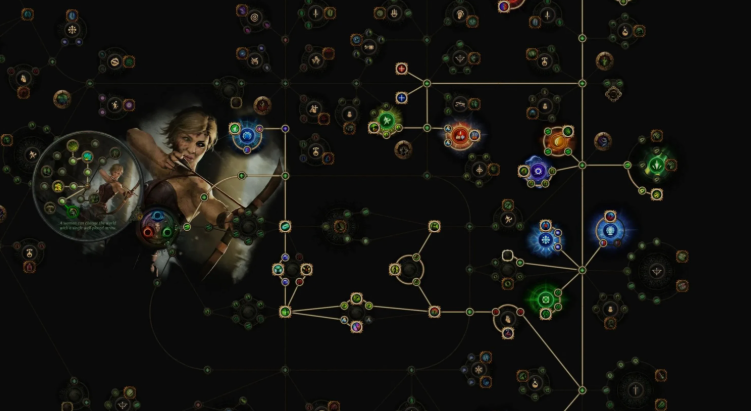751x411 pixels.
Task: Open the circular Ranger ascendancy tree
Action: tap(78, 176)
